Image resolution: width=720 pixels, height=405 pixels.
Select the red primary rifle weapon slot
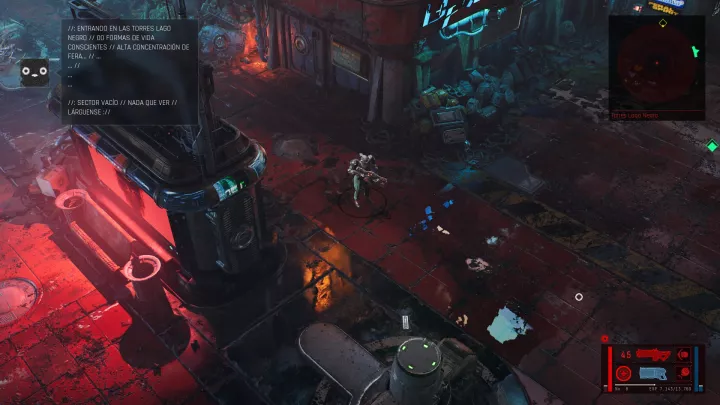tap(651, 353)
